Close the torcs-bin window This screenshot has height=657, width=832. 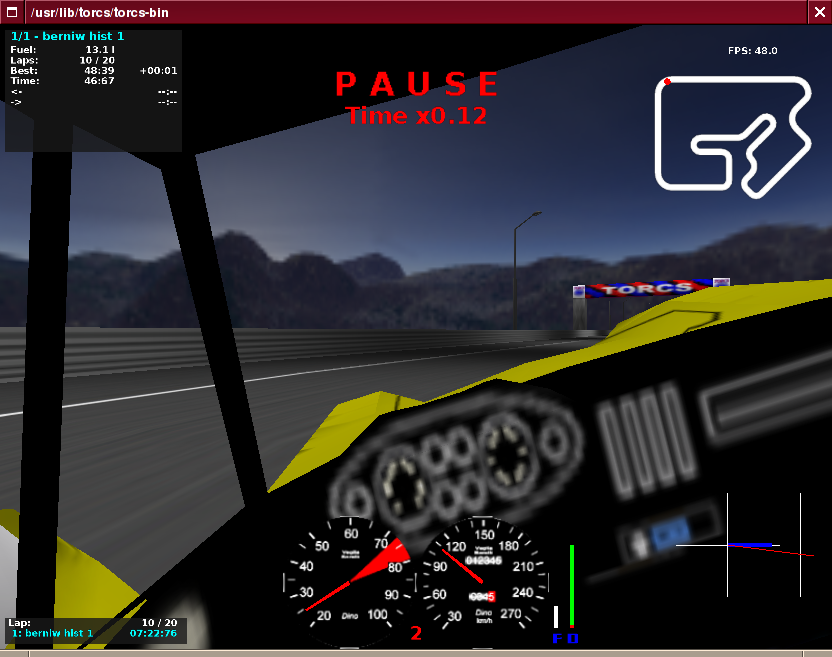click(819, 11)
